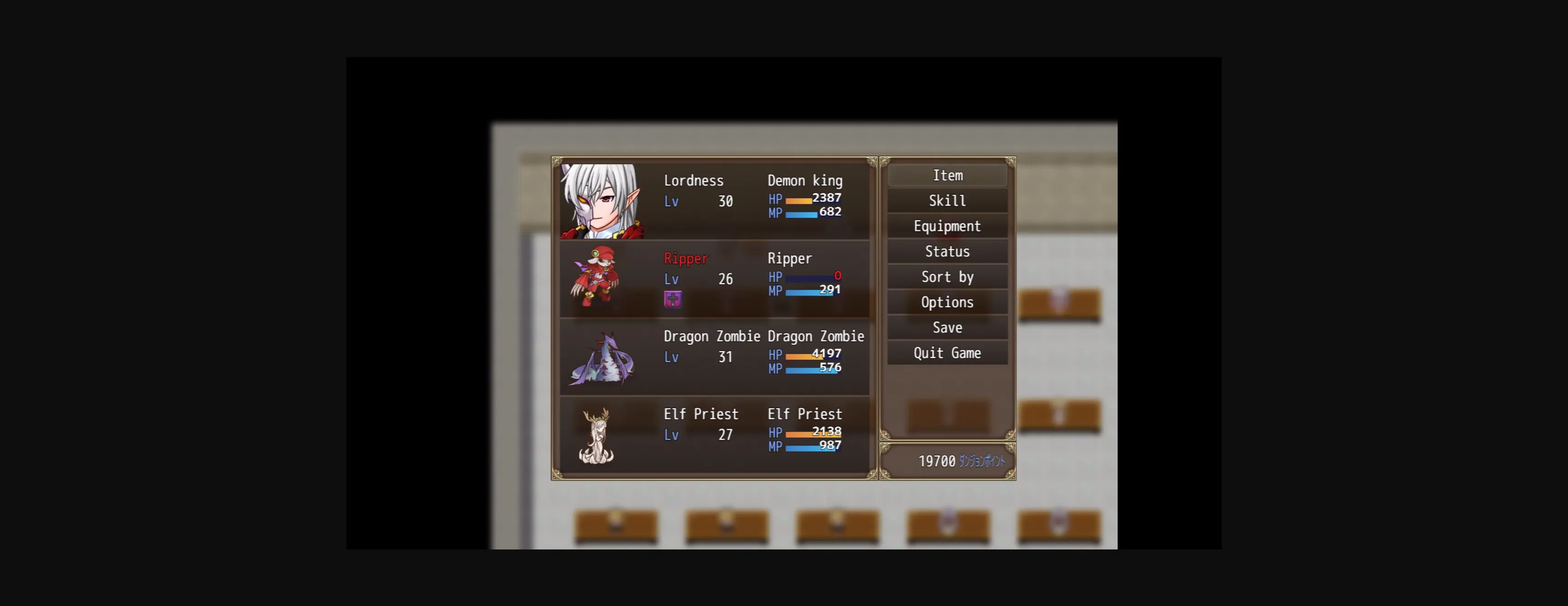
Task: Open the Options menu
Action: click(x=947, y=301)
